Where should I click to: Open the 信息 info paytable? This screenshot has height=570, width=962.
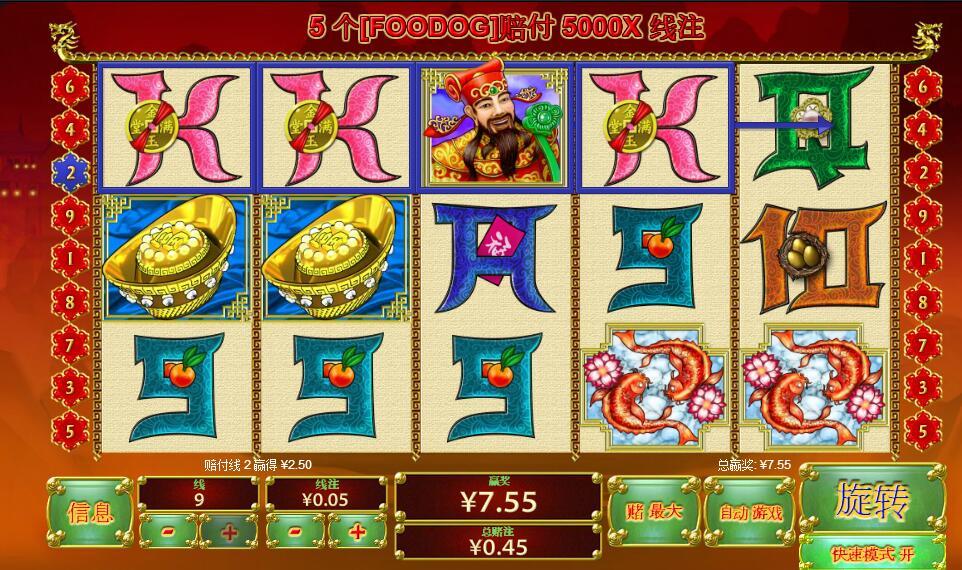click(90, 512)
